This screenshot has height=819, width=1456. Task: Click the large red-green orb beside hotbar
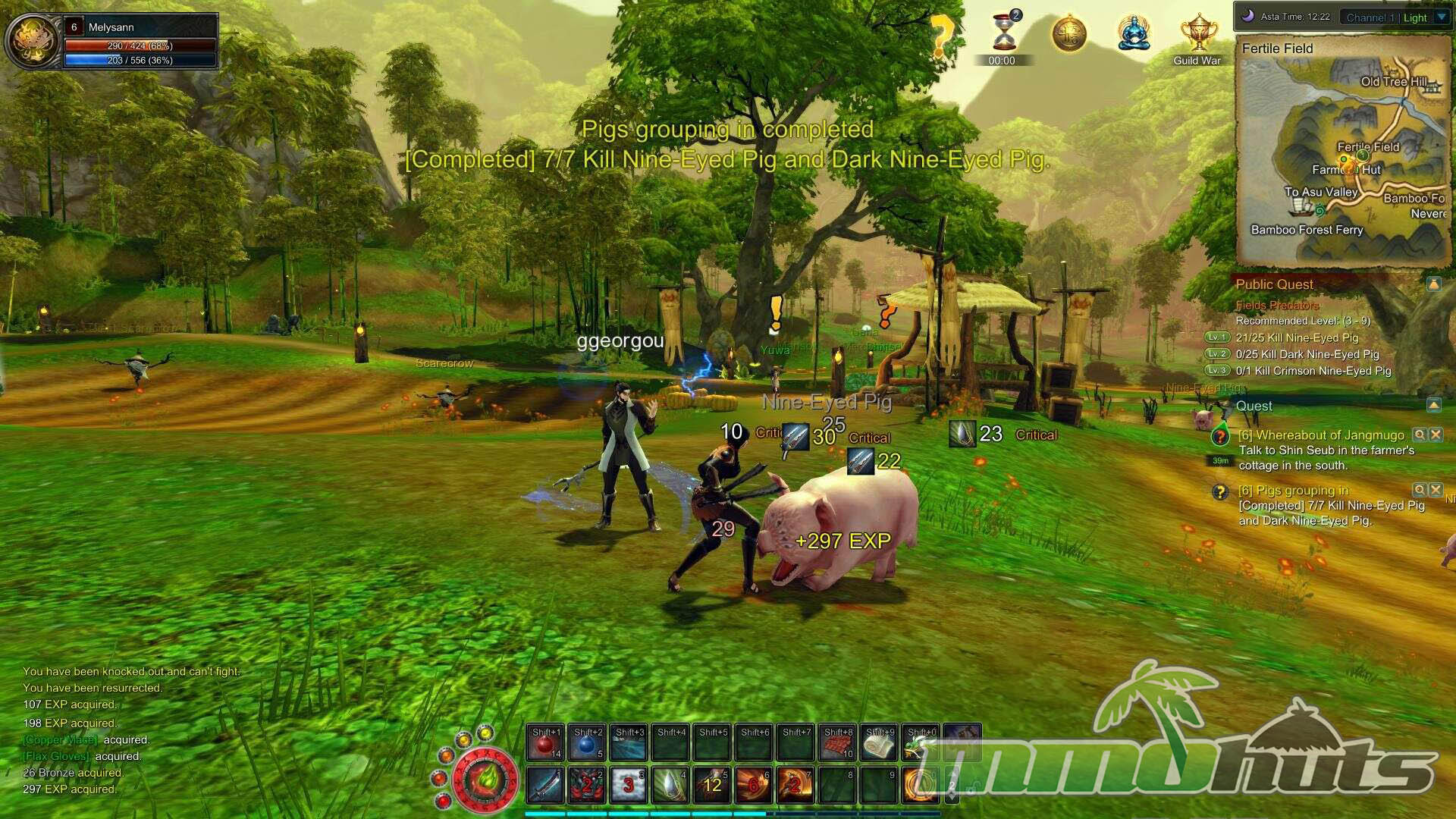tap(485, 780)
